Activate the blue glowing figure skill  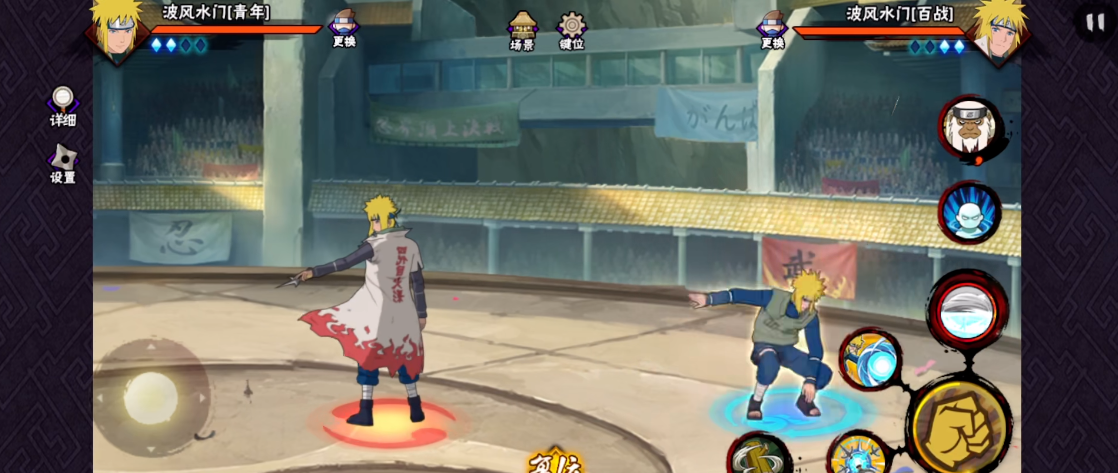click(969, 212)
